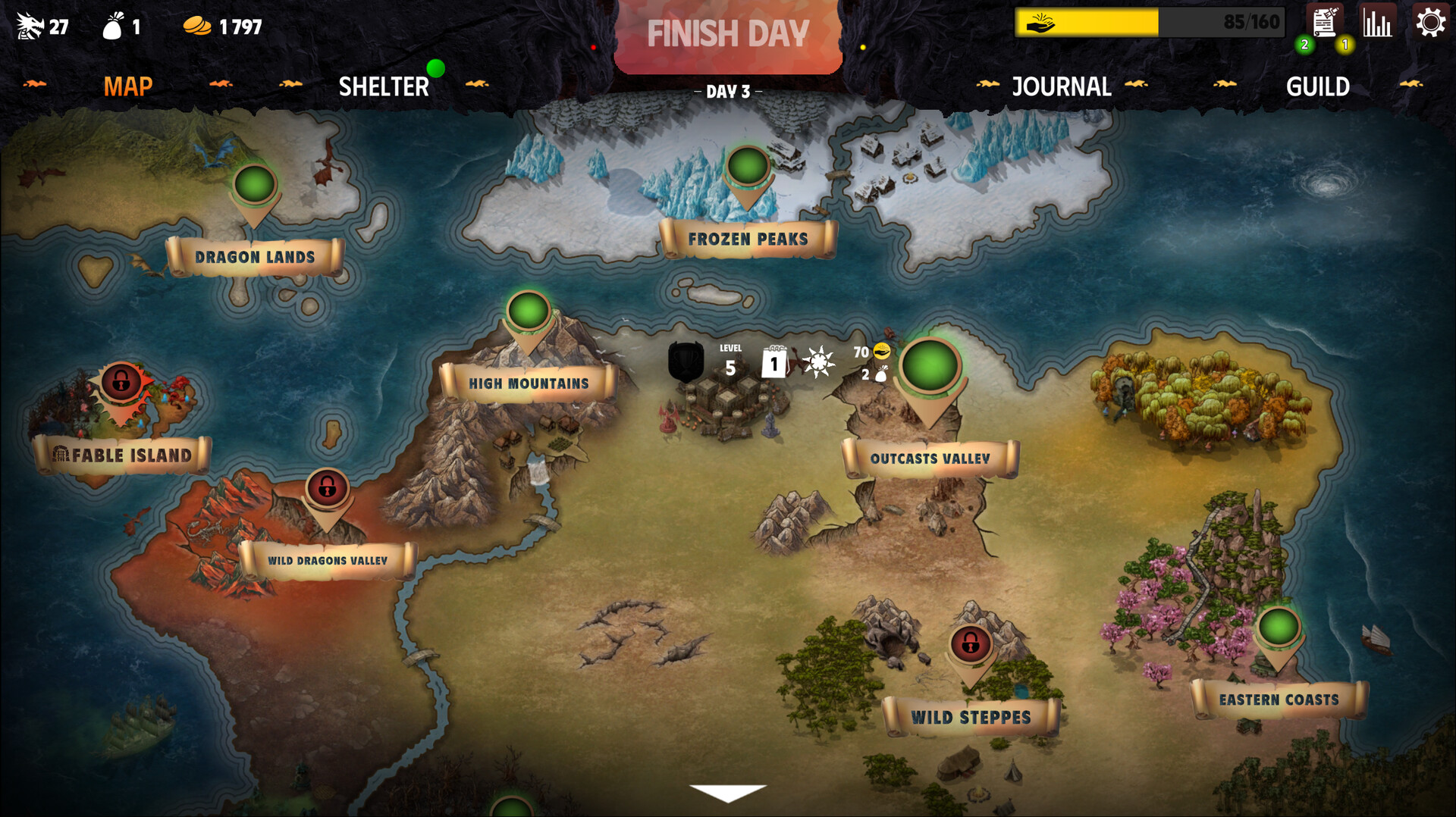Click the calendar icon showing 1 near the castle

[773, 362]
